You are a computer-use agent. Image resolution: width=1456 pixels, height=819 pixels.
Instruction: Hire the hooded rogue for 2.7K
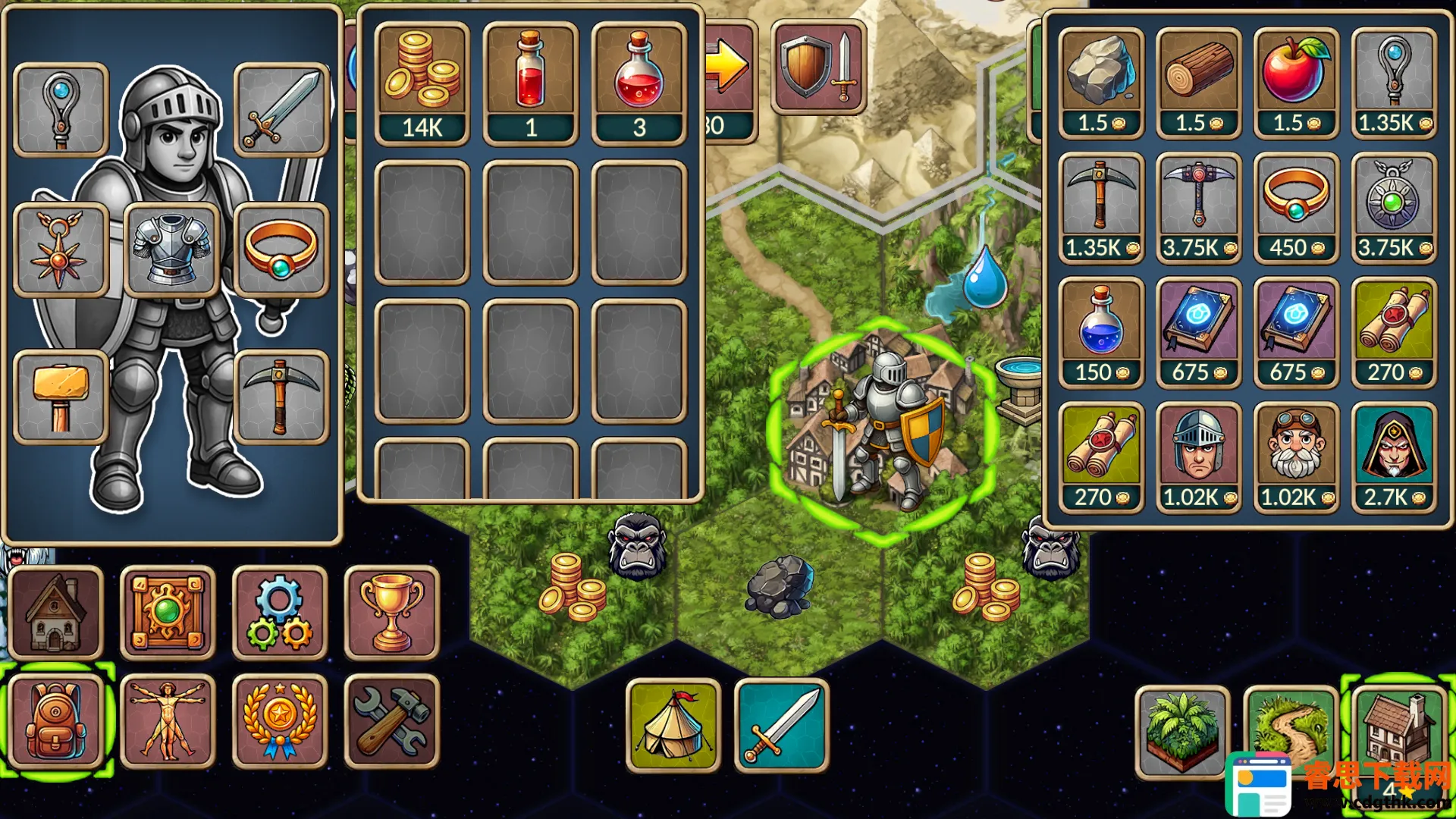pos(1394,457)
